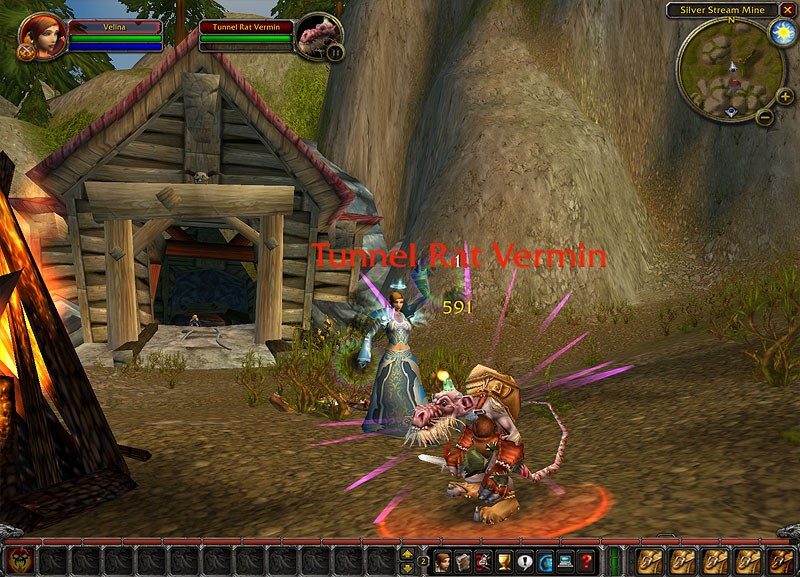Open the character info micro button
Image resolution: width=800 pixels, height=577 pixels.
[x=442, y=561]
